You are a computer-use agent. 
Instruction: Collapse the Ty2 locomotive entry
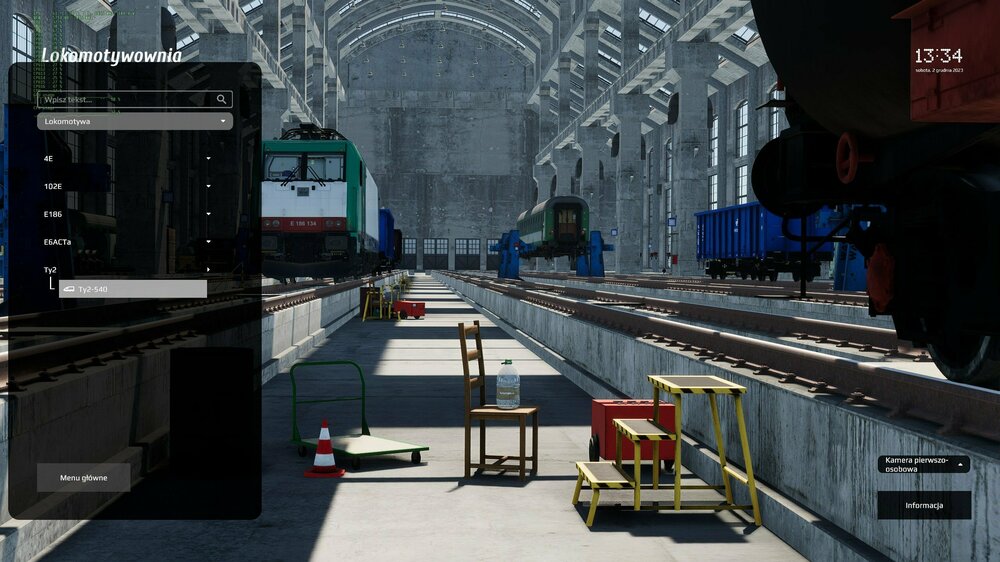coord(127,269)
